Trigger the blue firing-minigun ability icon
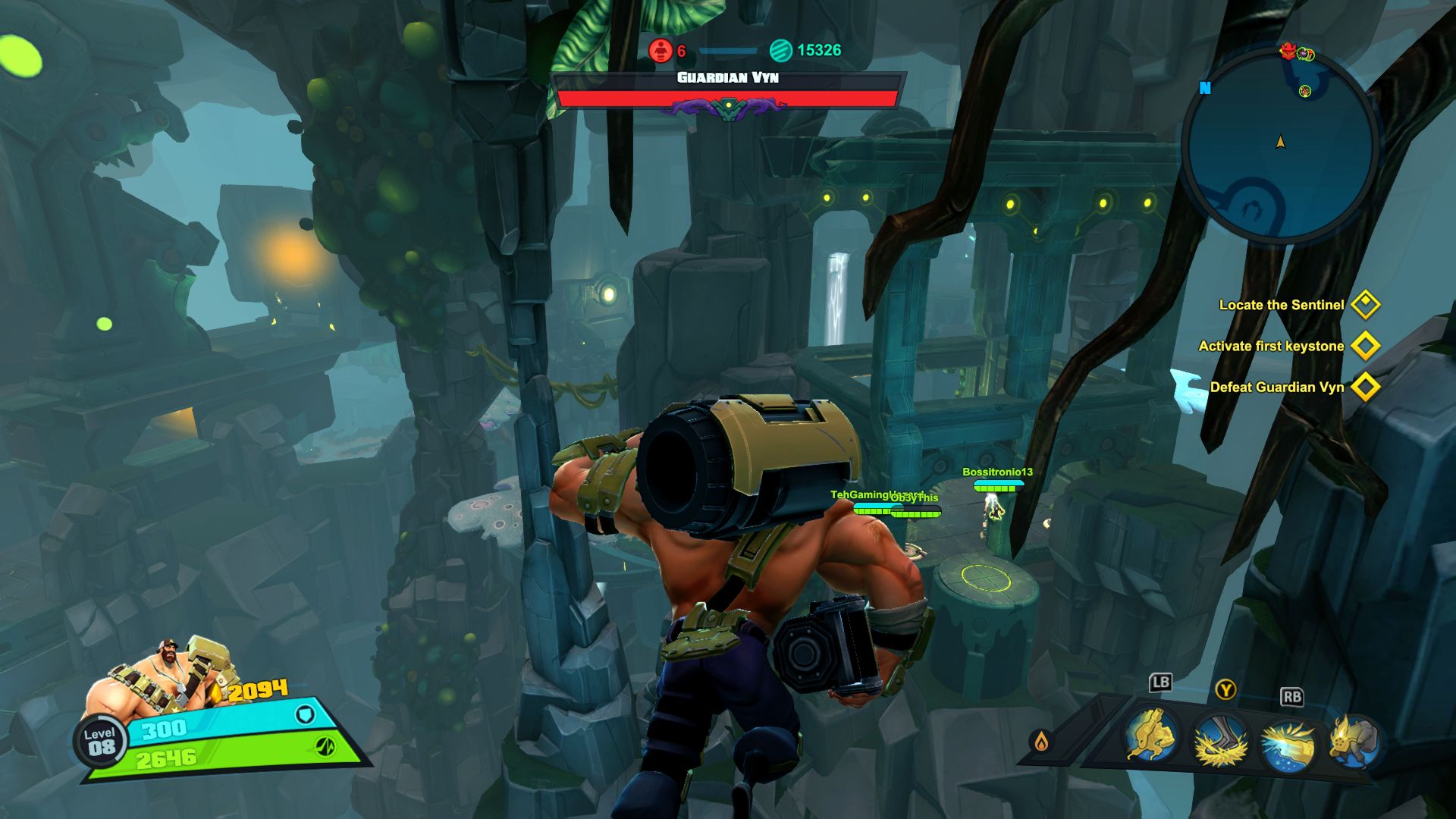1456x819 pixels. click(x=1288, y=745)
